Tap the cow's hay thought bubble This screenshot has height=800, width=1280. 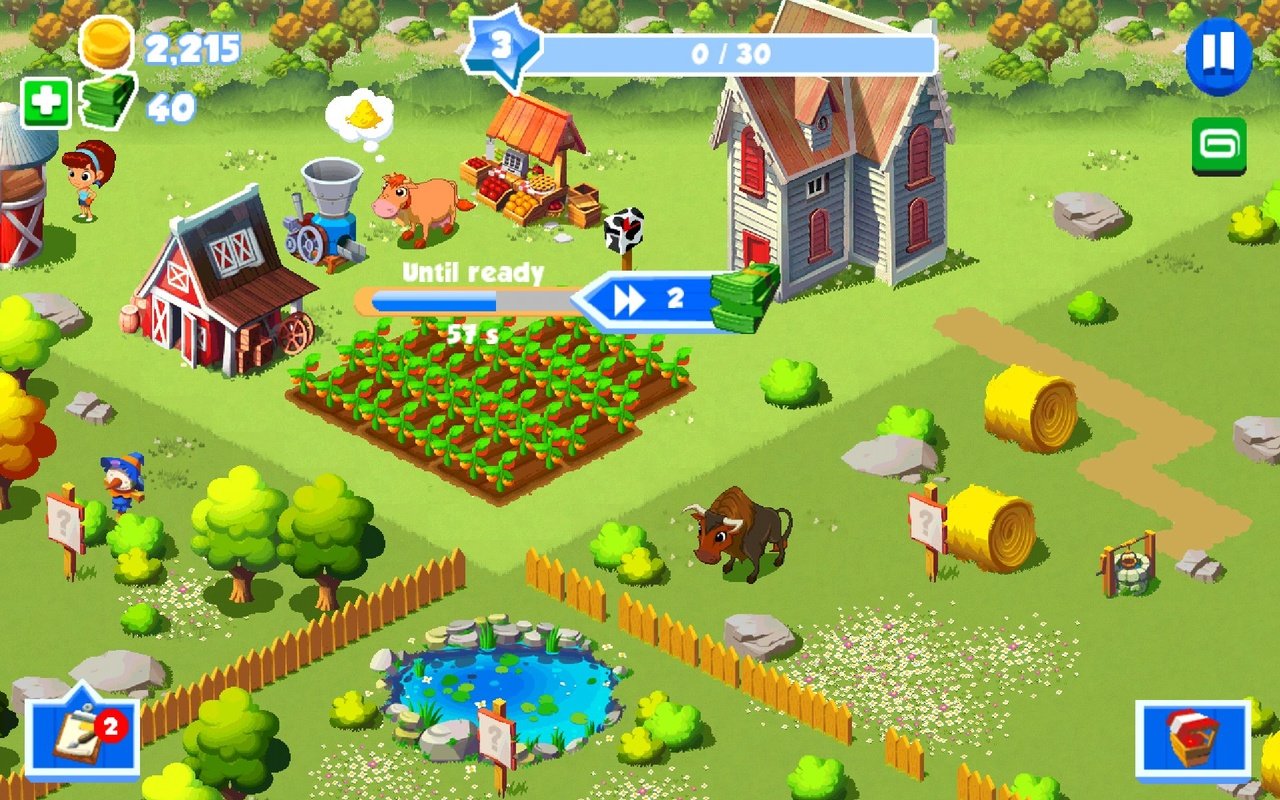click(365, 113)
